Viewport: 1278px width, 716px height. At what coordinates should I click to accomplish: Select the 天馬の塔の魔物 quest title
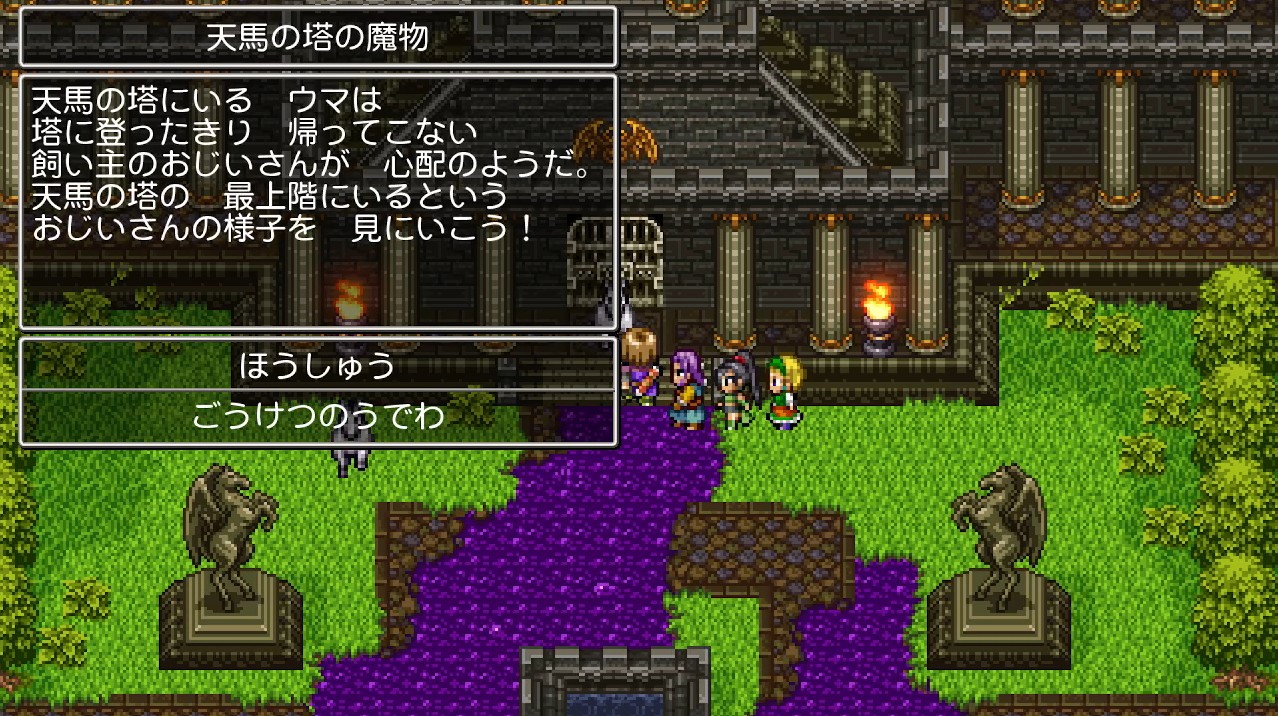point(318,38)
